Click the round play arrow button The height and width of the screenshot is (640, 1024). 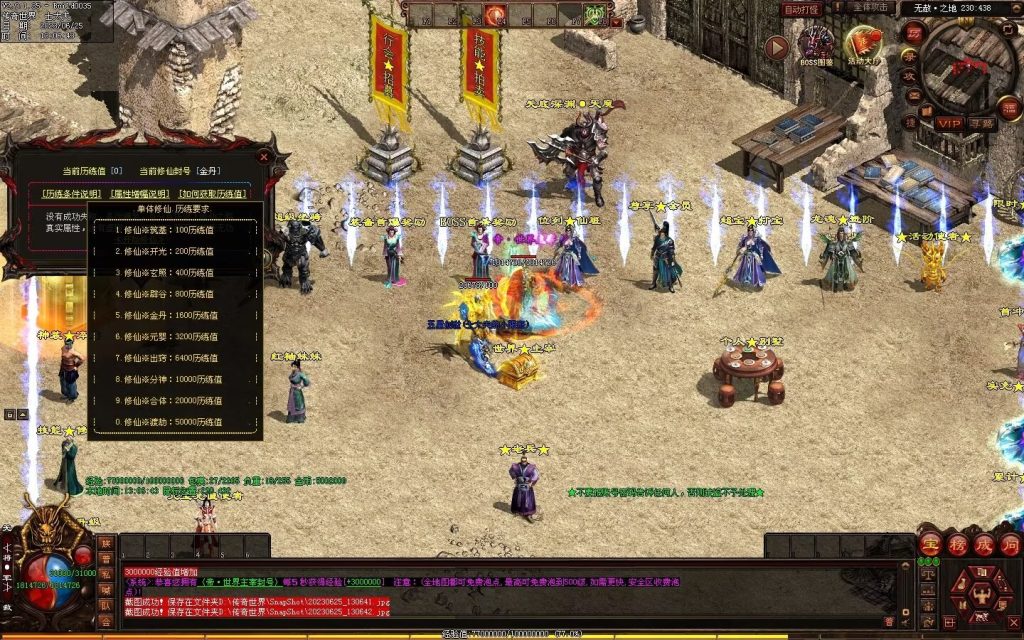[776, 48]
